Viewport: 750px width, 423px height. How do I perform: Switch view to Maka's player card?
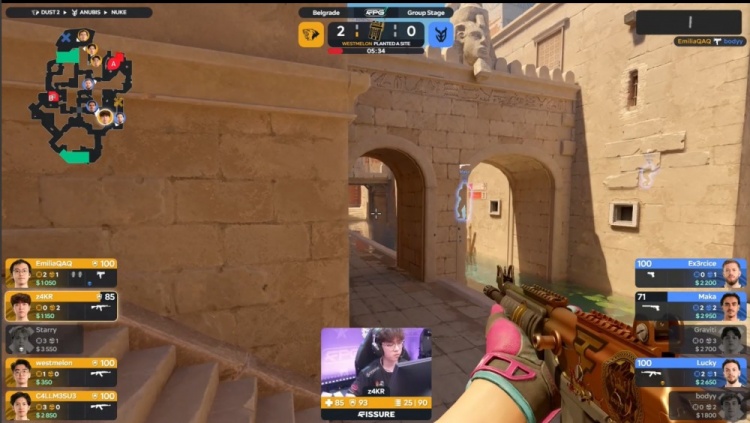[x=690, y=306]
